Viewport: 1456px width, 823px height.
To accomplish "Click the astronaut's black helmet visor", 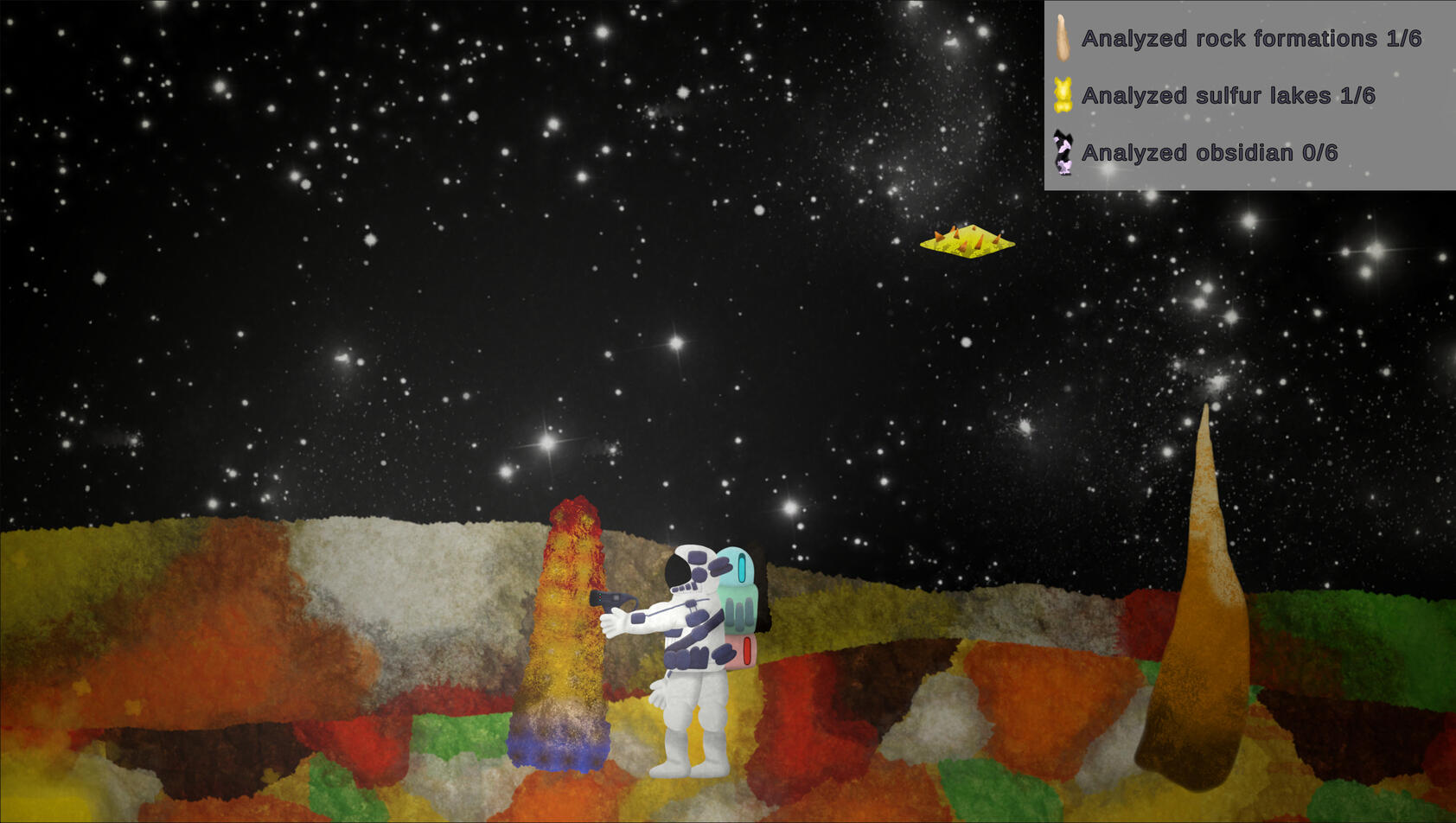I will pos(680,571).
